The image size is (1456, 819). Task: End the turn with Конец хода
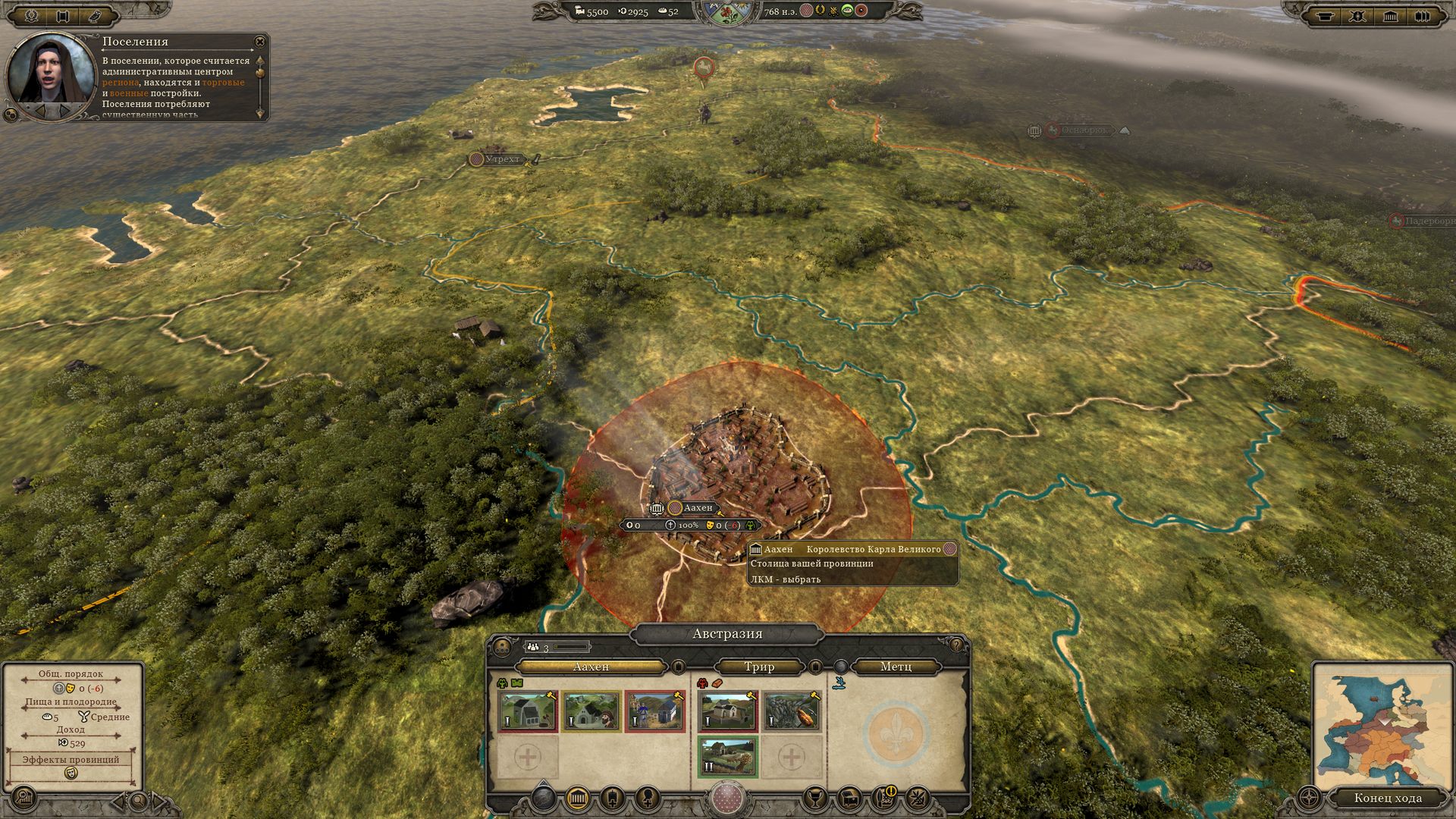[1387, 798]
